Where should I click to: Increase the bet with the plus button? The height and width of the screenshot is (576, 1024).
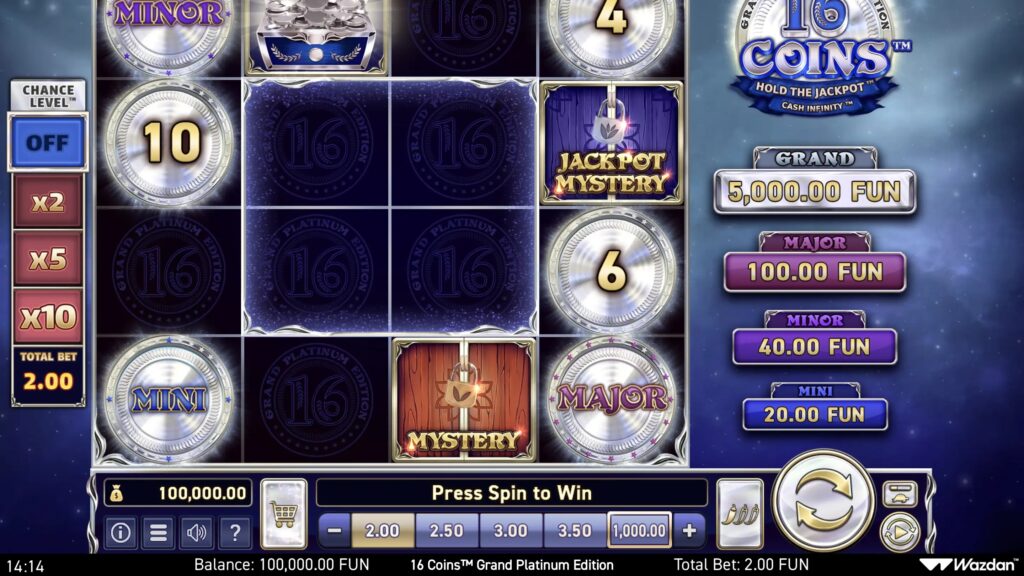pyautogui.click(x=689, y=531)
